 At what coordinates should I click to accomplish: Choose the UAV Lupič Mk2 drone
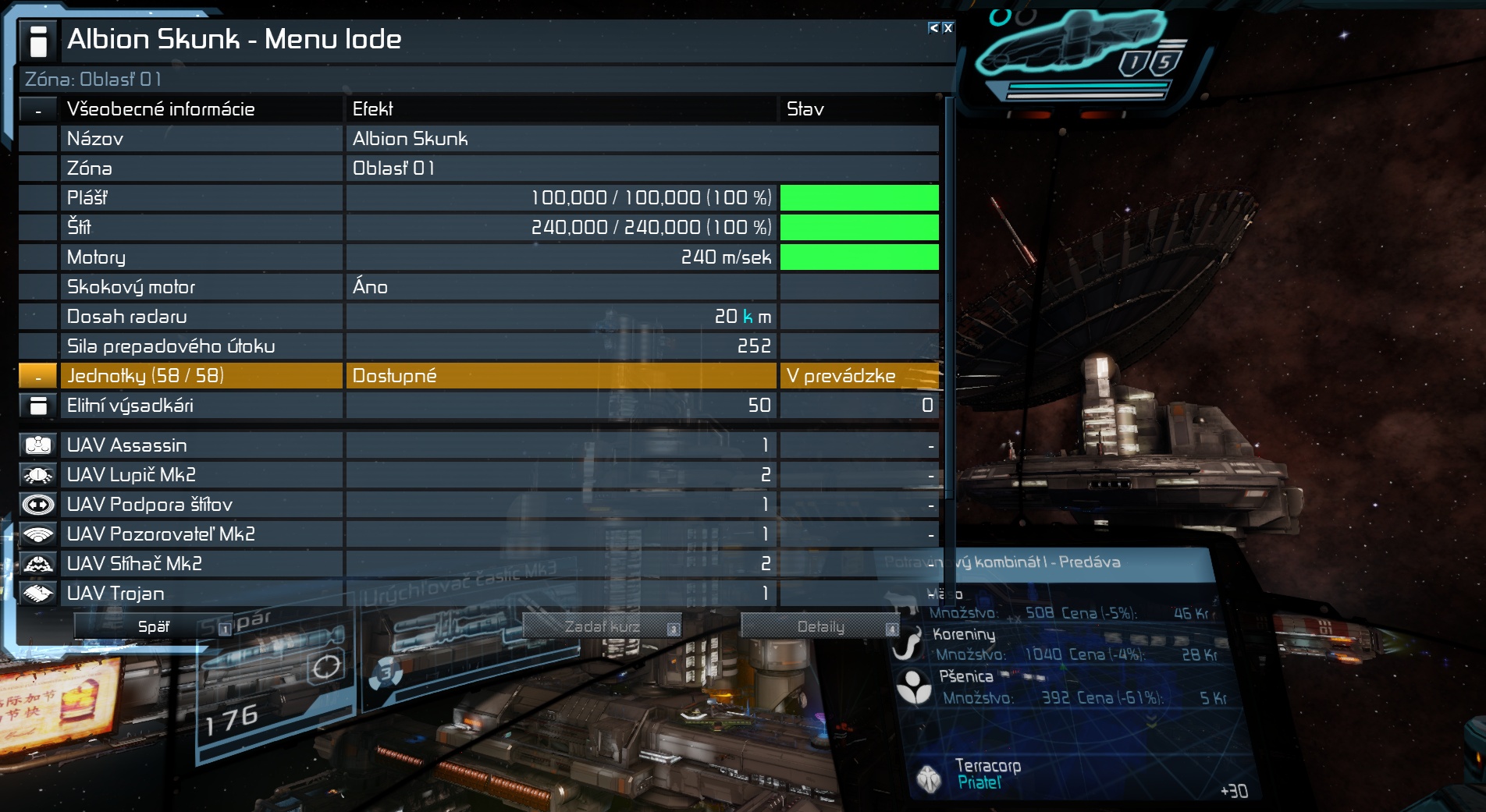[x=201, y=475]
